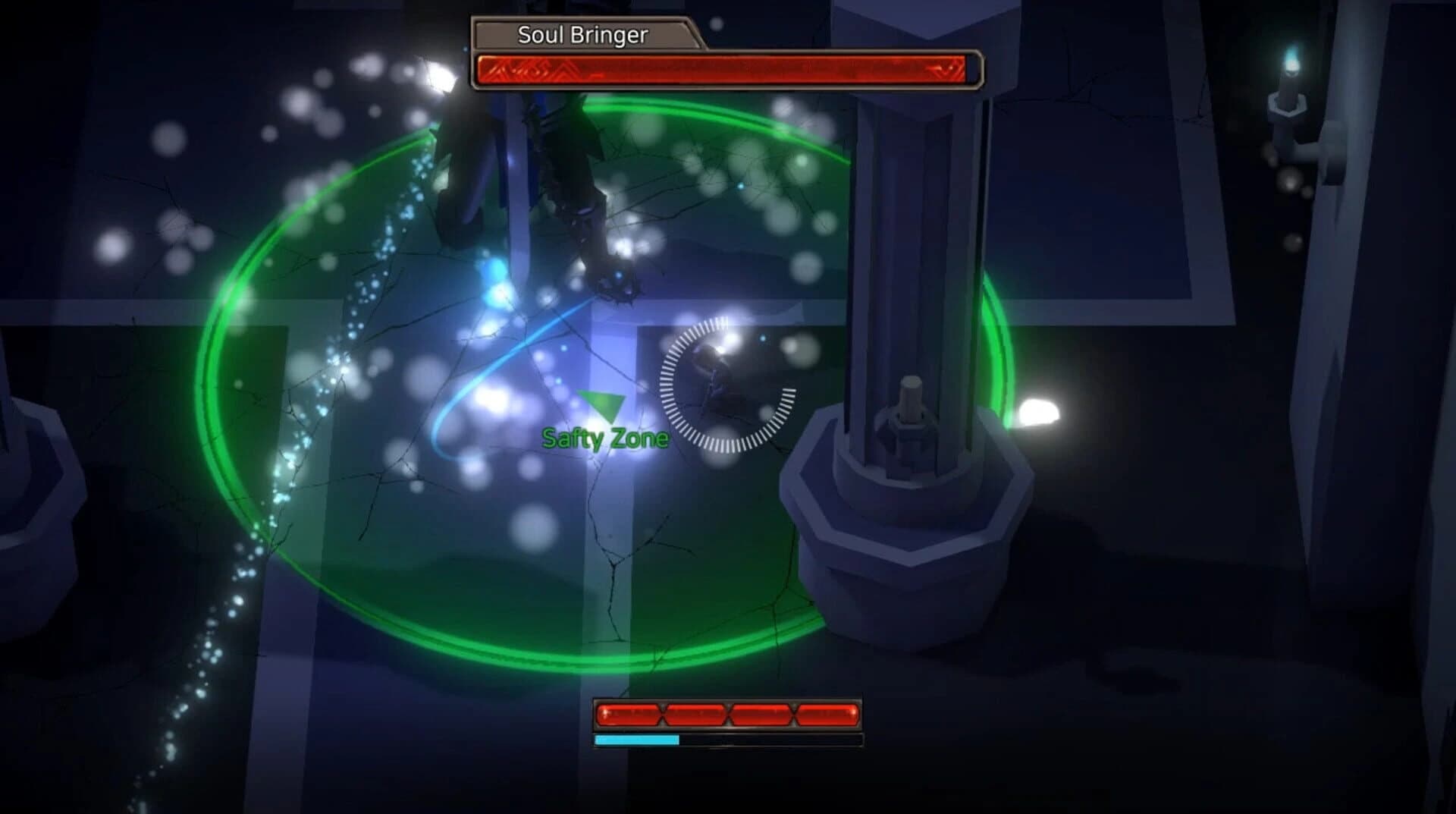1456x814 pixels.
Task: Select the Soul Bringer name label
Action: pos(584,33)
